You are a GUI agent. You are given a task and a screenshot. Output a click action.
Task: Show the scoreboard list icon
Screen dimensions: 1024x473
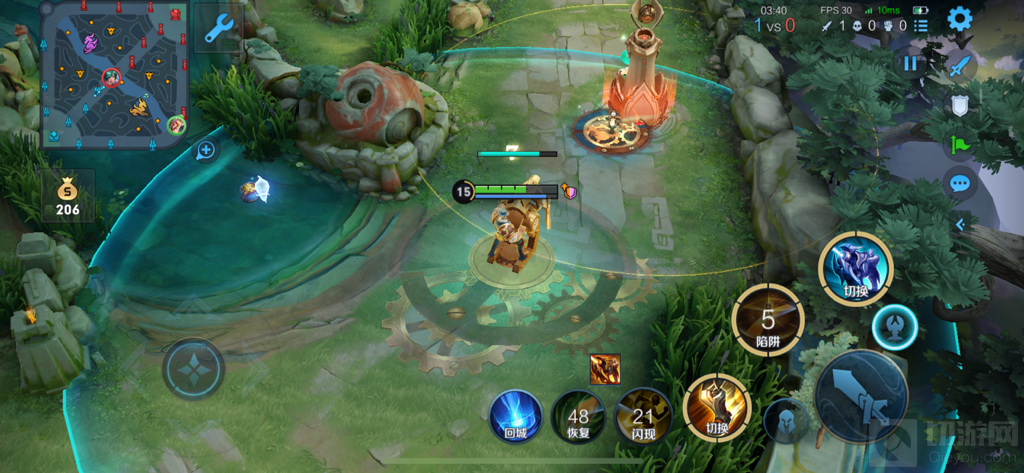coord(921,25)
